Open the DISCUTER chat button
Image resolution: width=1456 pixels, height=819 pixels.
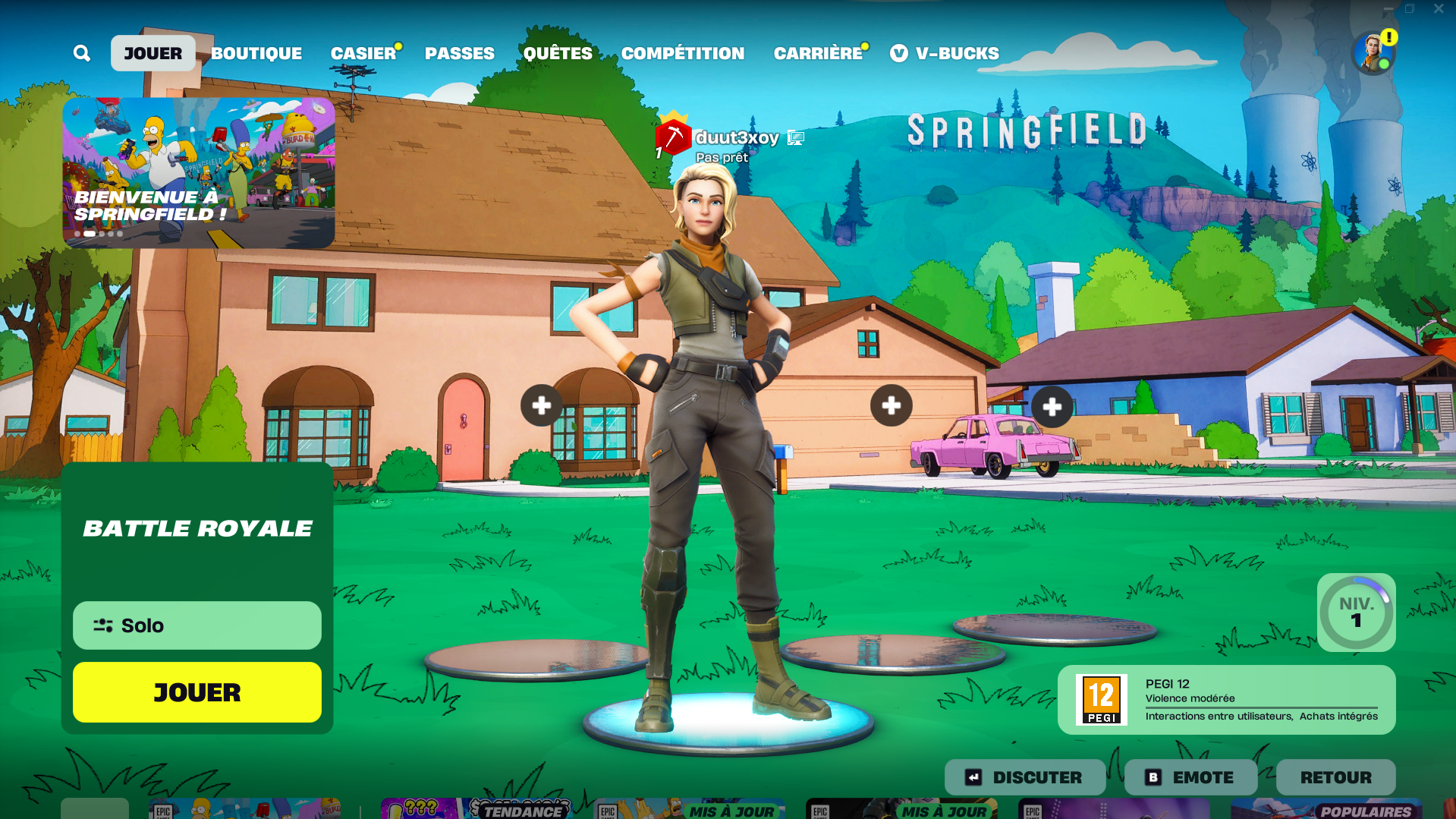coord(1024,777)
